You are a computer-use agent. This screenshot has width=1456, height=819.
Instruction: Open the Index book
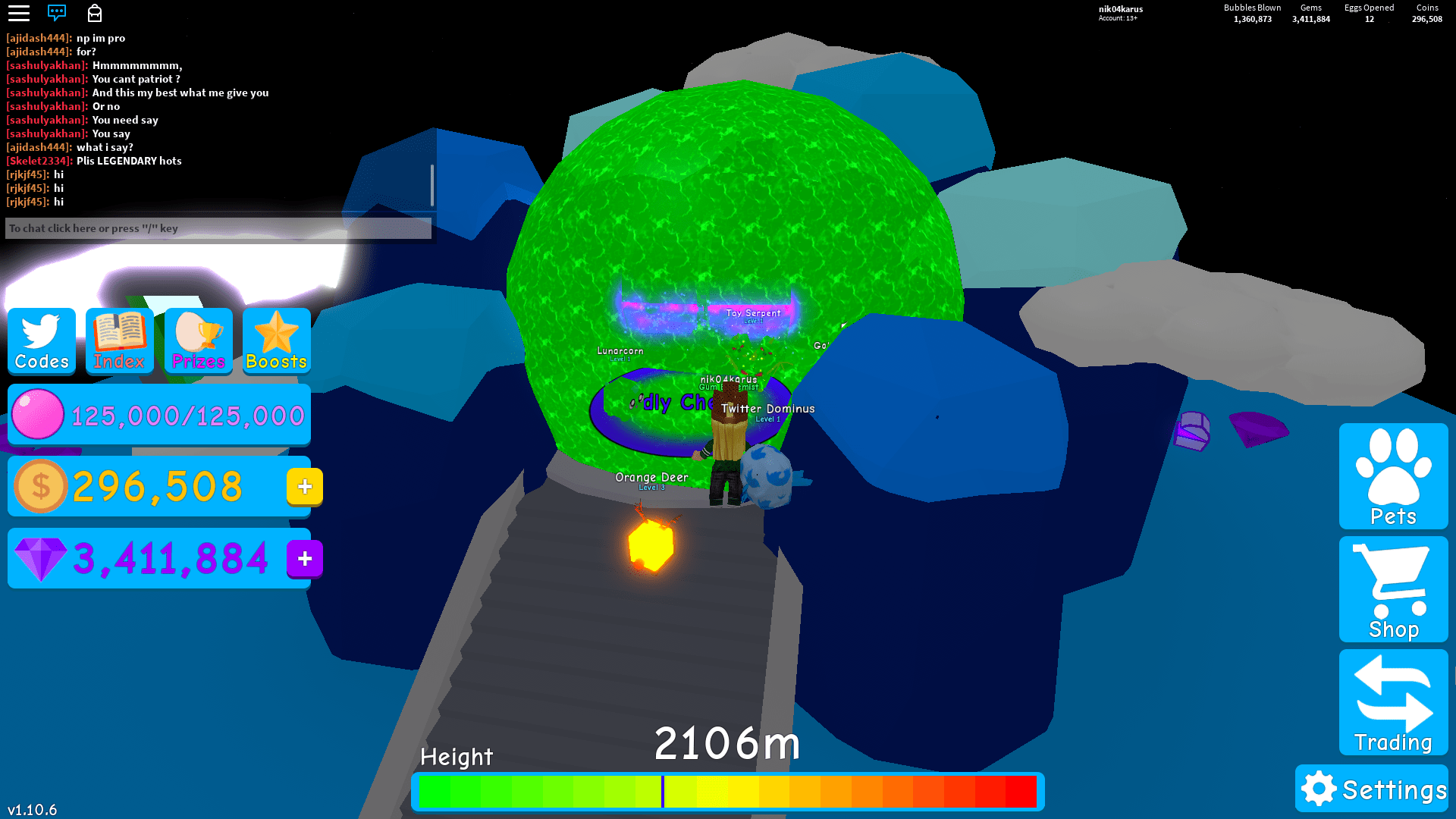119,341
